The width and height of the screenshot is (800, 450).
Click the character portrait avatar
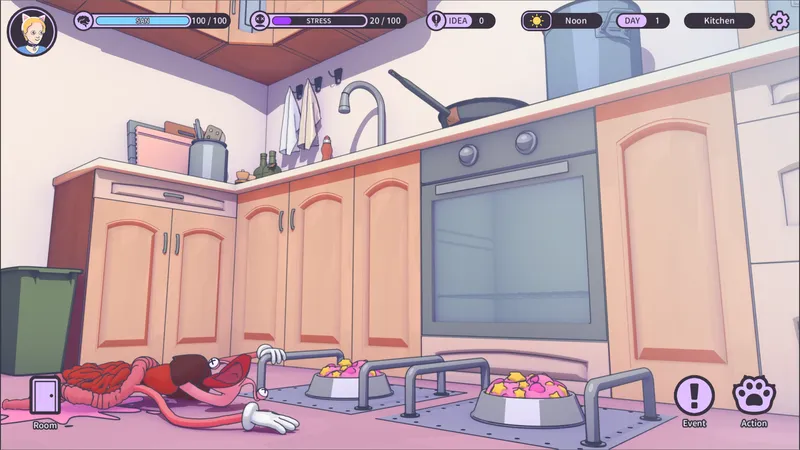point(31,30)
